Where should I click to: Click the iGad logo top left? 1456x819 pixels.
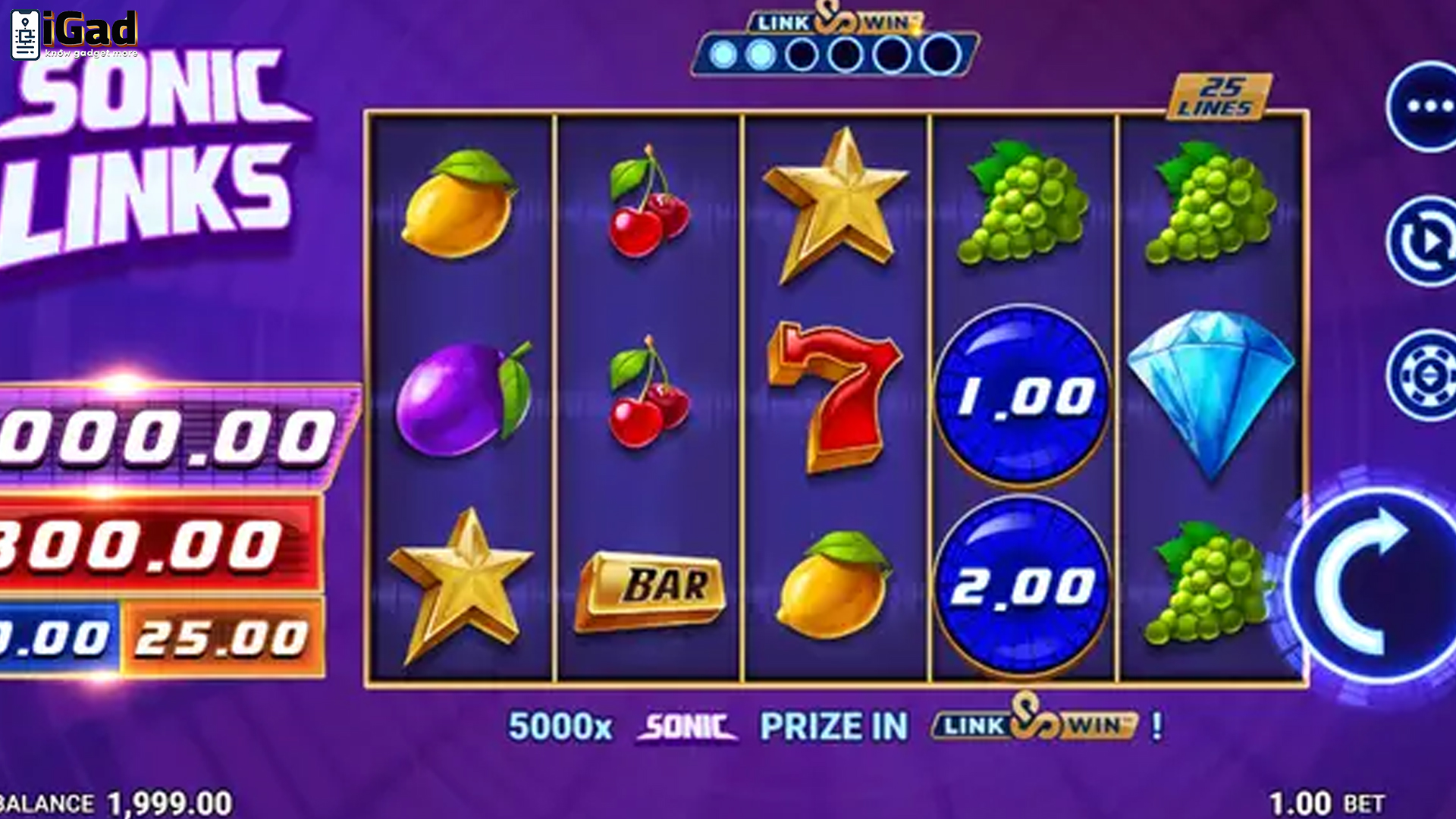pos(72,34)
